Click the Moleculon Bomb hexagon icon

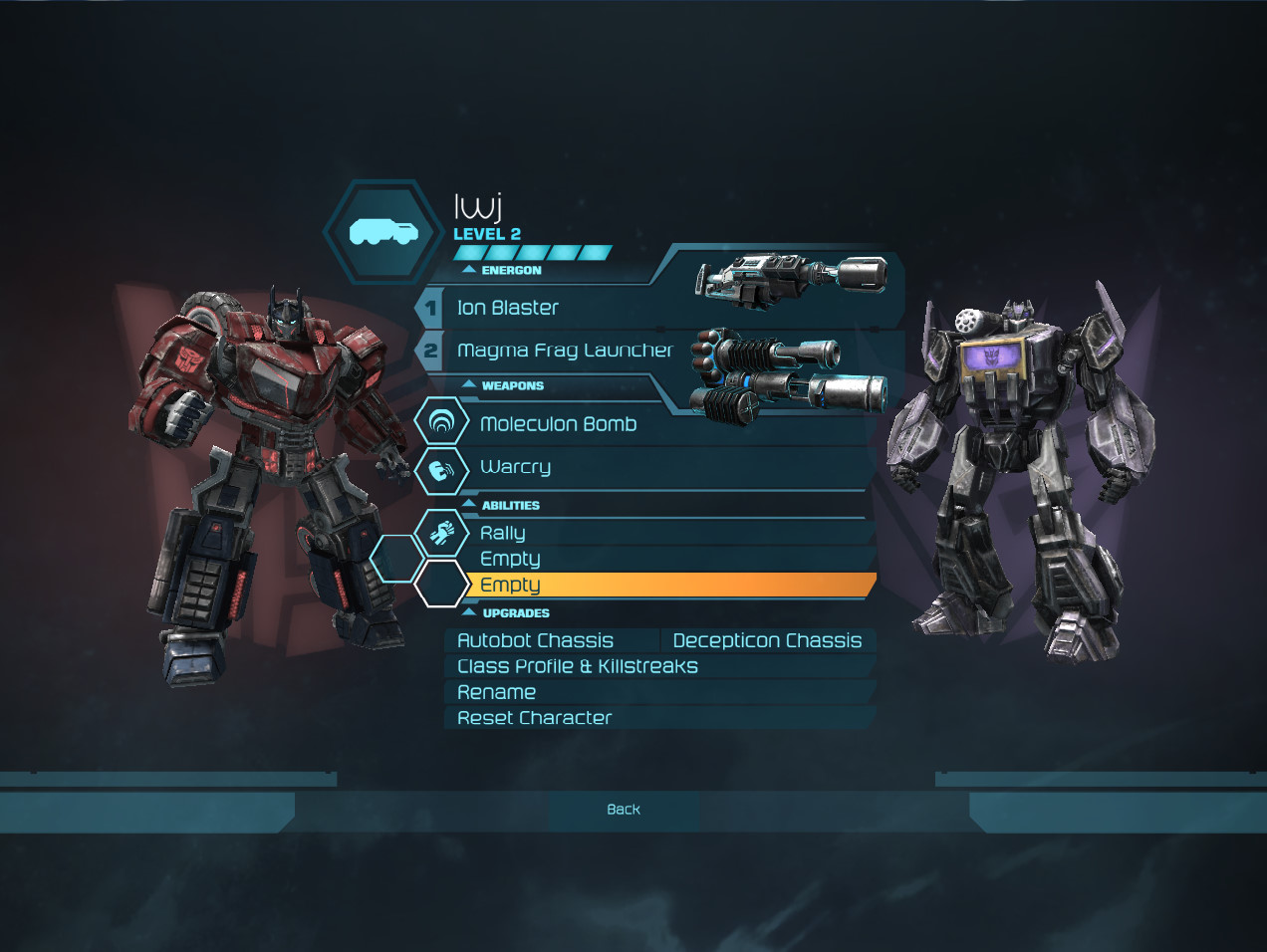point(441,422)
